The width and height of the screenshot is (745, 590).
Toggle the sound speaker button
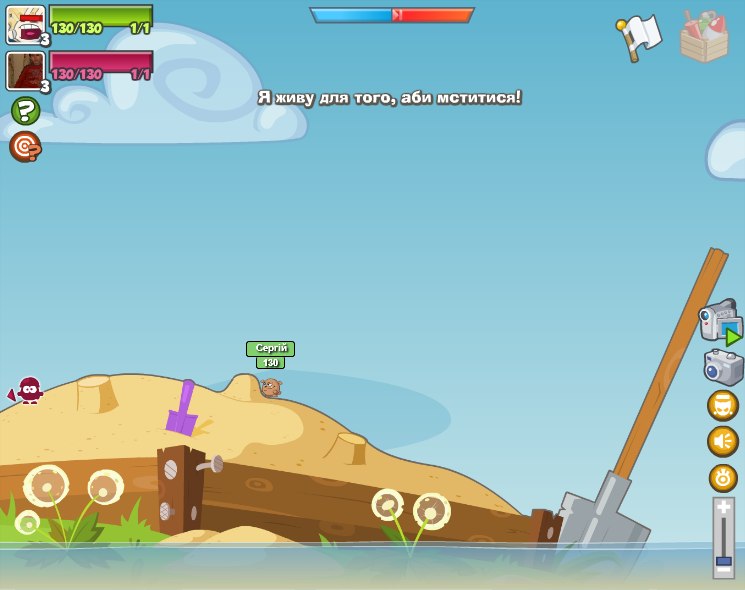coord(723,441)
